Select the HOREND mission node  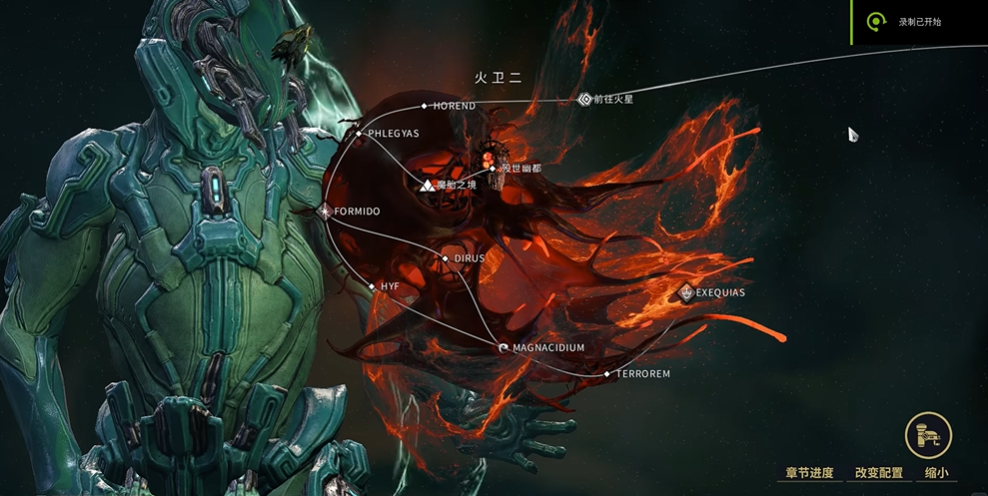click(x=424, y=105)
